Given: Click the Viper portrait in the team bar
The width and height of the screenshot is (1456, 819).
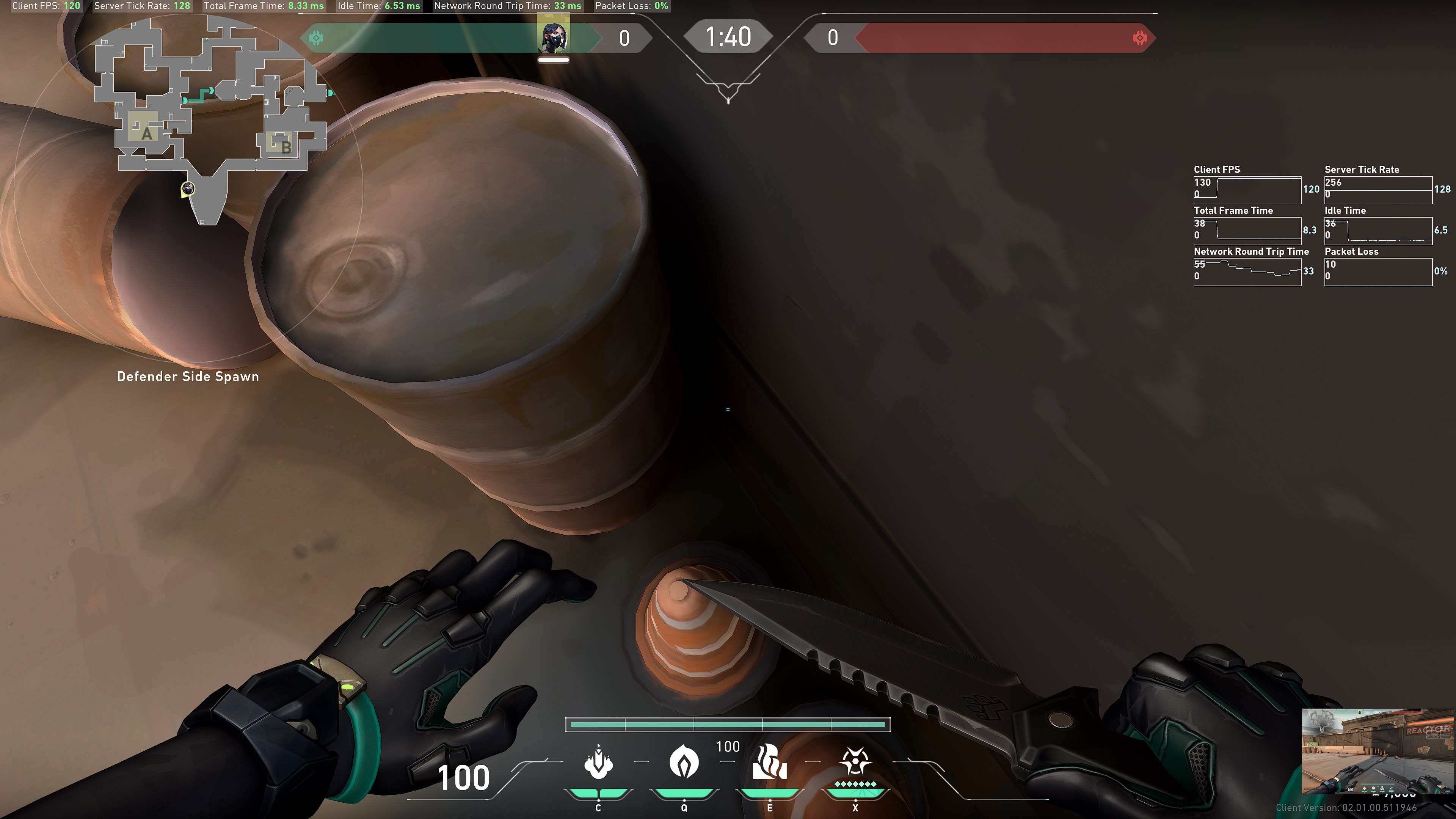Looking at the screenshot, I should pyautogui.click(x=553, y=37).
